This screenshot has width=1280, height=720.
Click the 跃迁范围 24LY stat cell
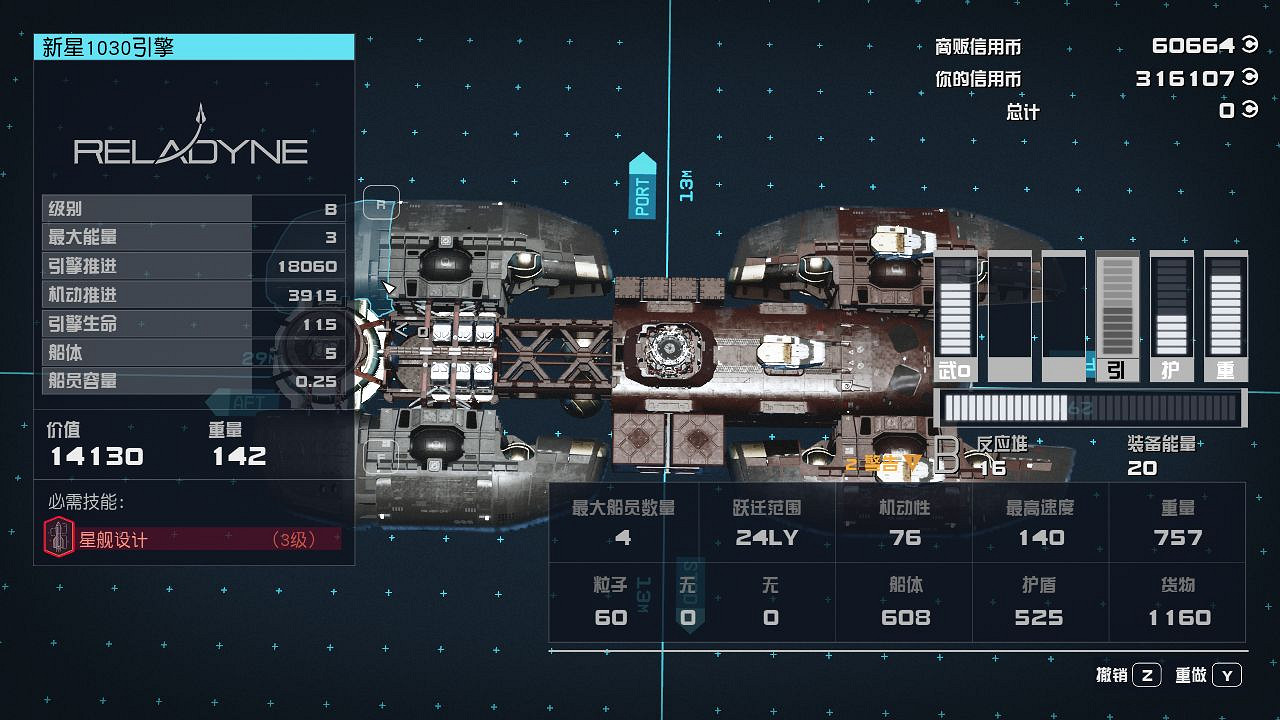point(769,522)
